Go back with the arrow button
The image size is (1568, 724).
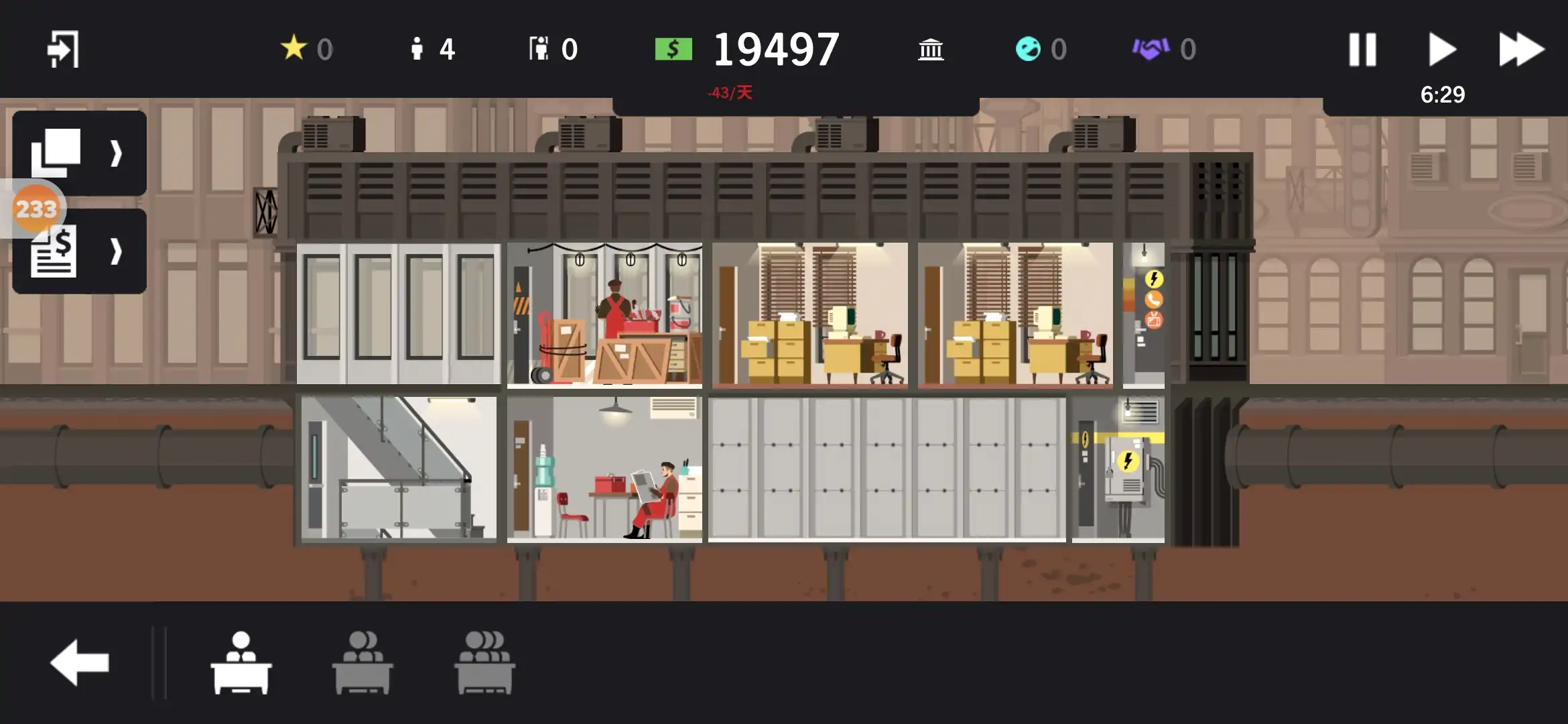(80, 662)
